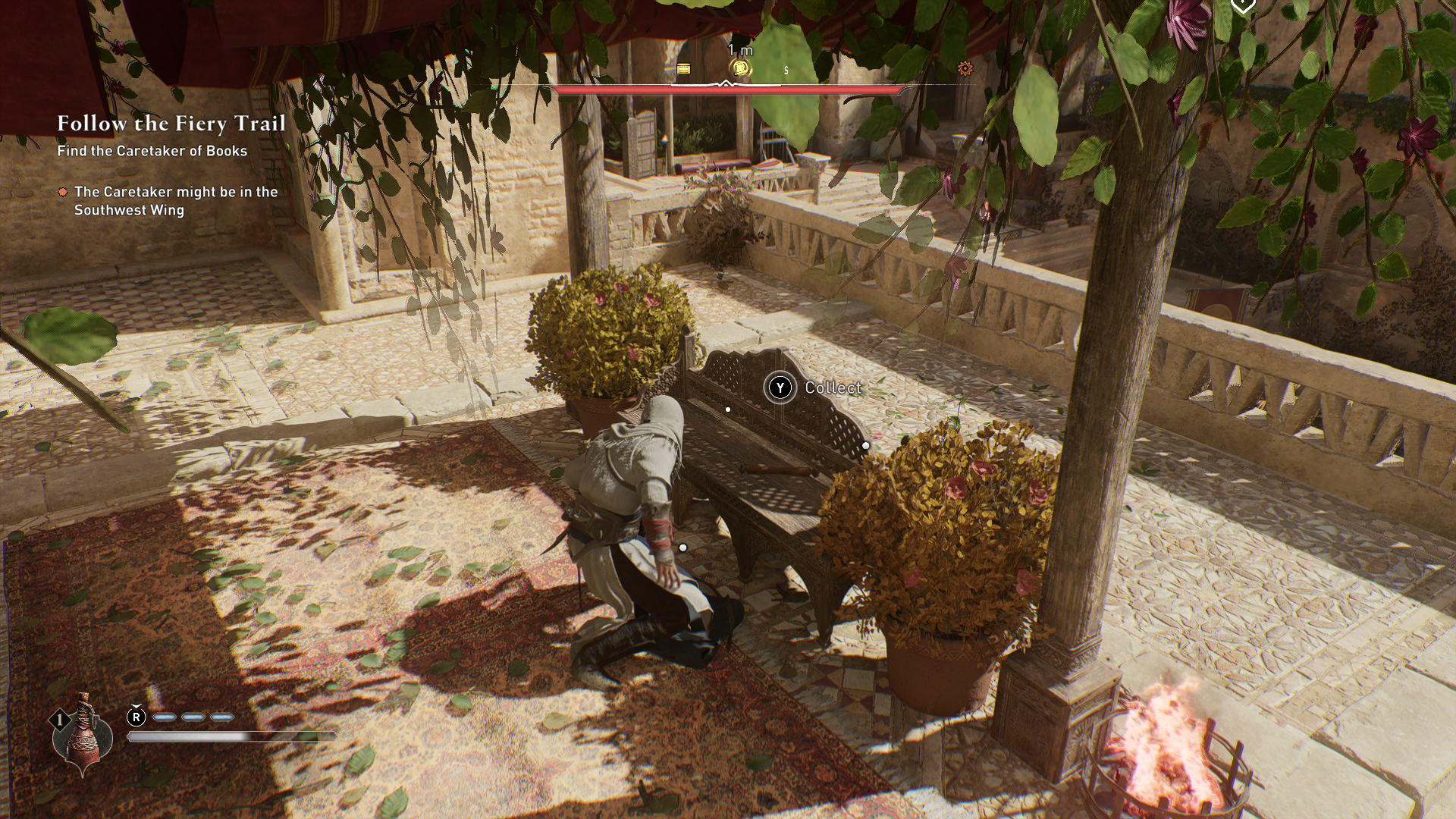Click the R button icon beside the tool pips
1456x819 pixels.
136,717
